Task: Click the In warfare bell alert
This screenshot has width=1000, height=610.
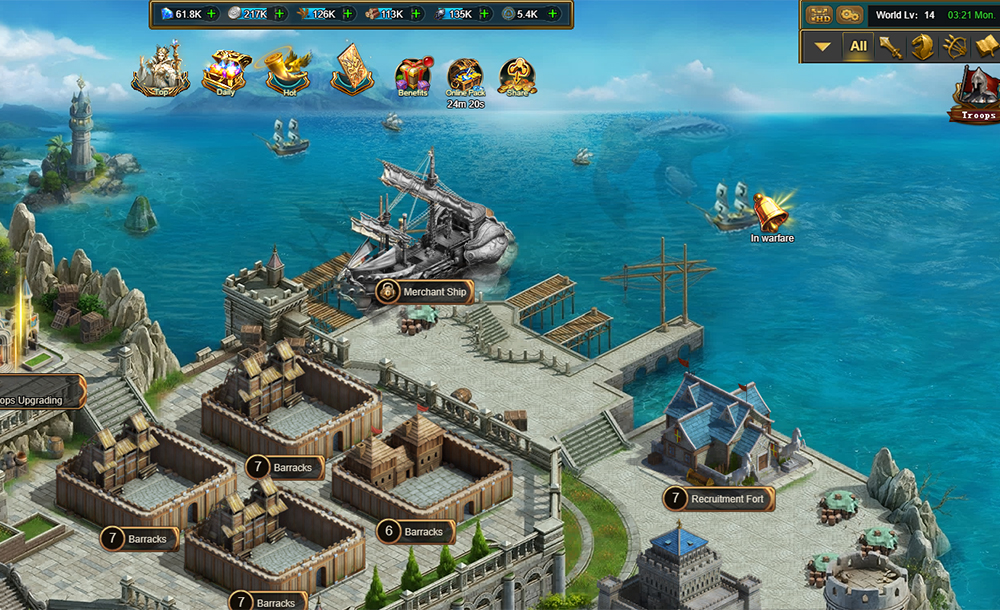Action: click(771, 212)
